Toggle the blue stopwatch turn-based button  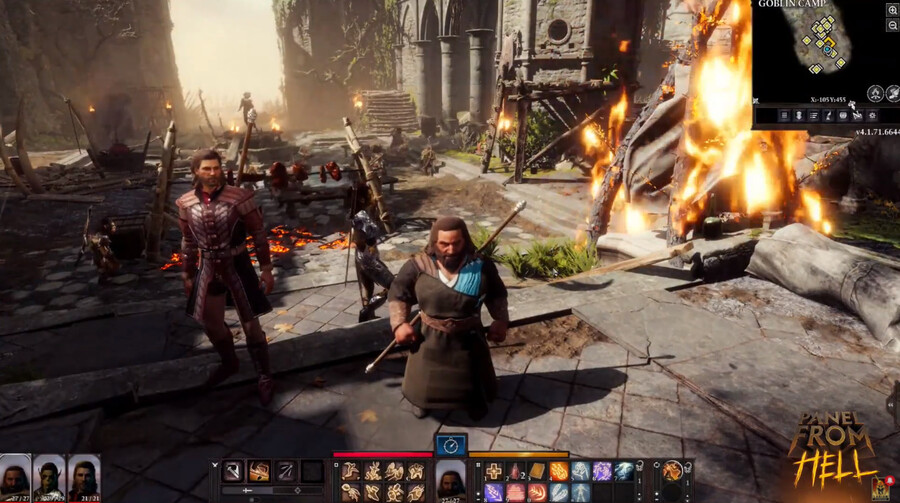pos(450,445)
